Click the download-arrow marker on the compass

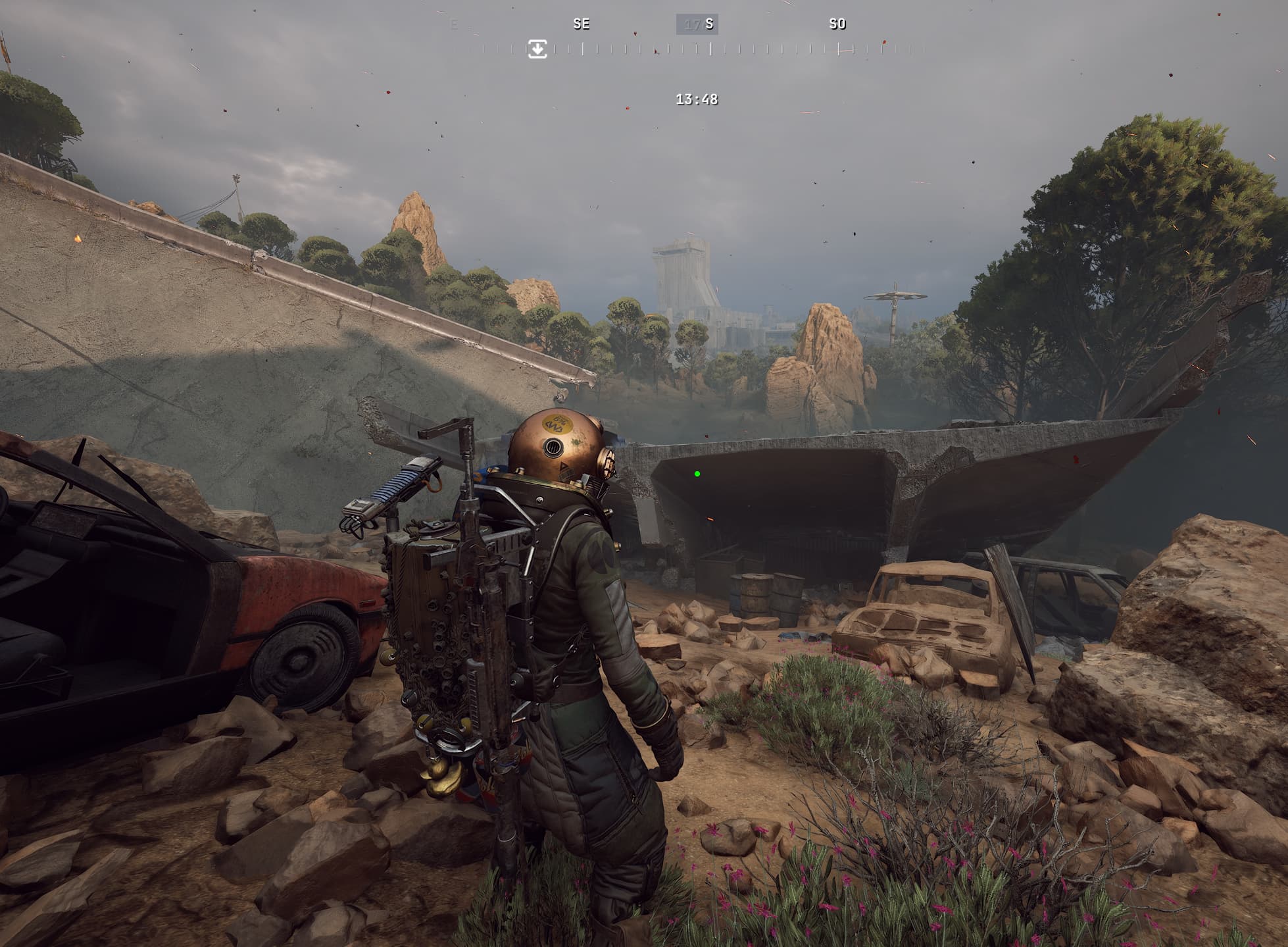coord(537,49)
